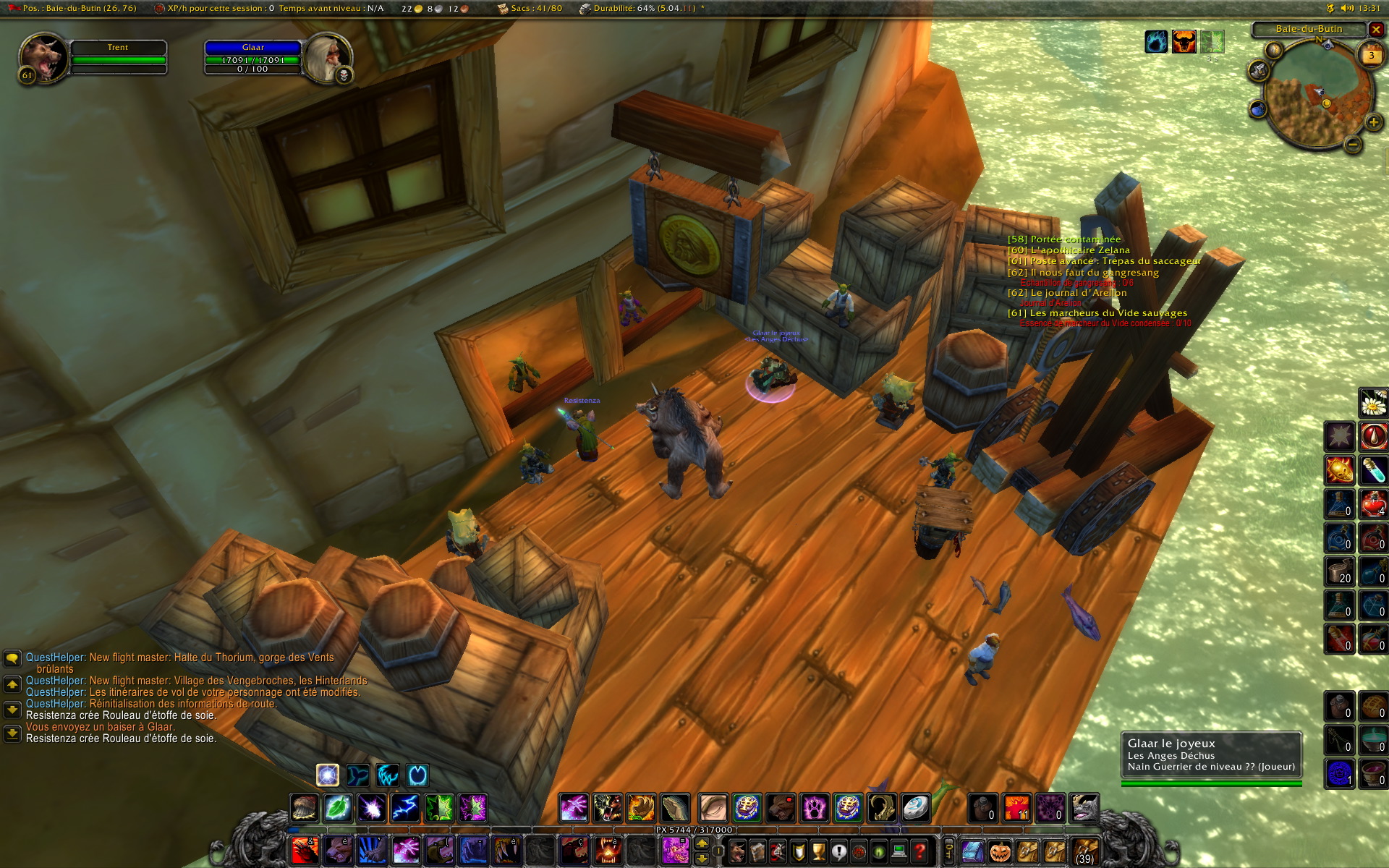The image size is (1389, 868).
Task: Activate the blue lightning bolt spell
Action: (x=405, y=807)
